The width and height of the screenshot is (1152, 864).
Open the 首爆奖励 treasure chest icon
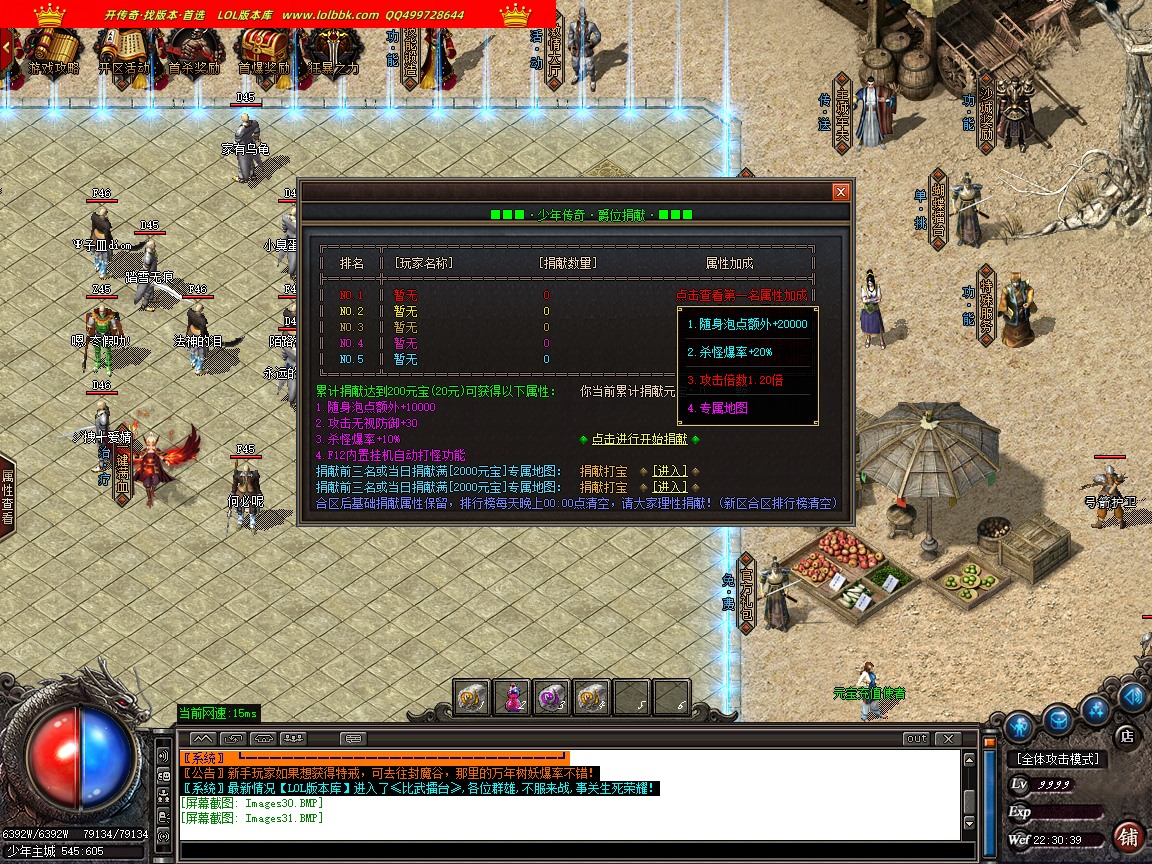[263, 50]
